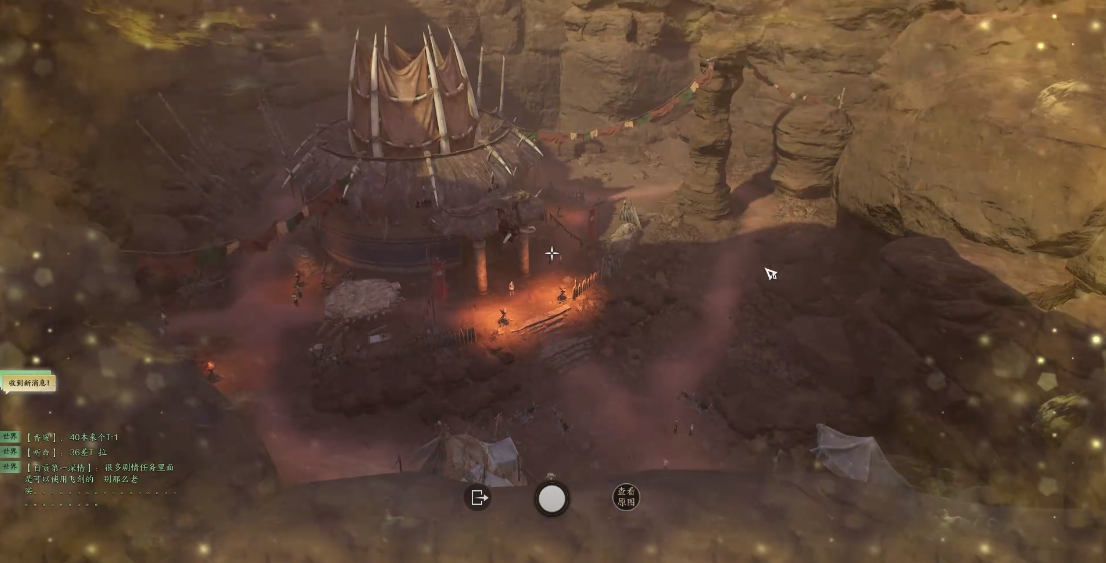1106x563 pixels.
Task: Open the chat line from 自贡第一深情
Action: (98, 472)
